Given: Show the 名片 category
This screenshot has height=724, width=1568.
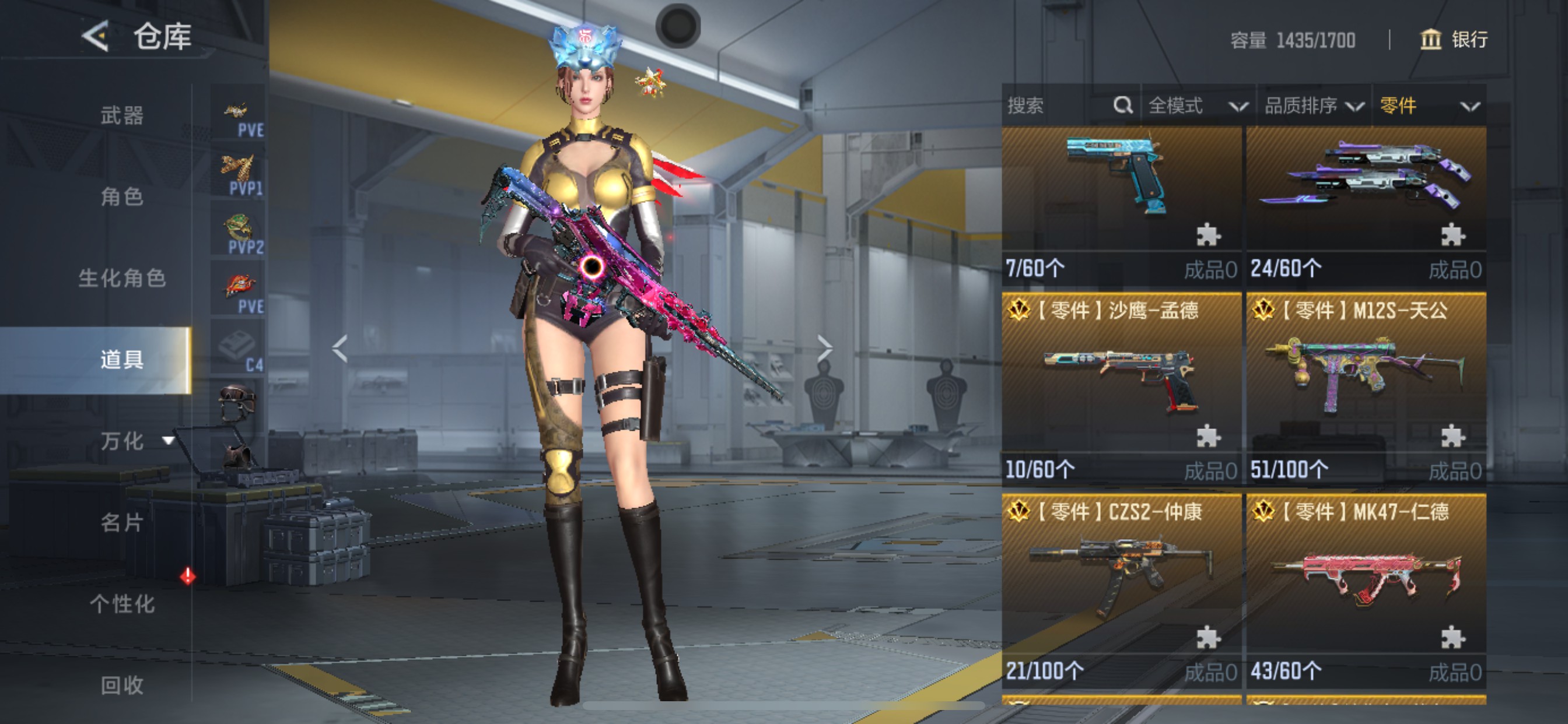Looking at the screenshot, I should pos(122,522).
